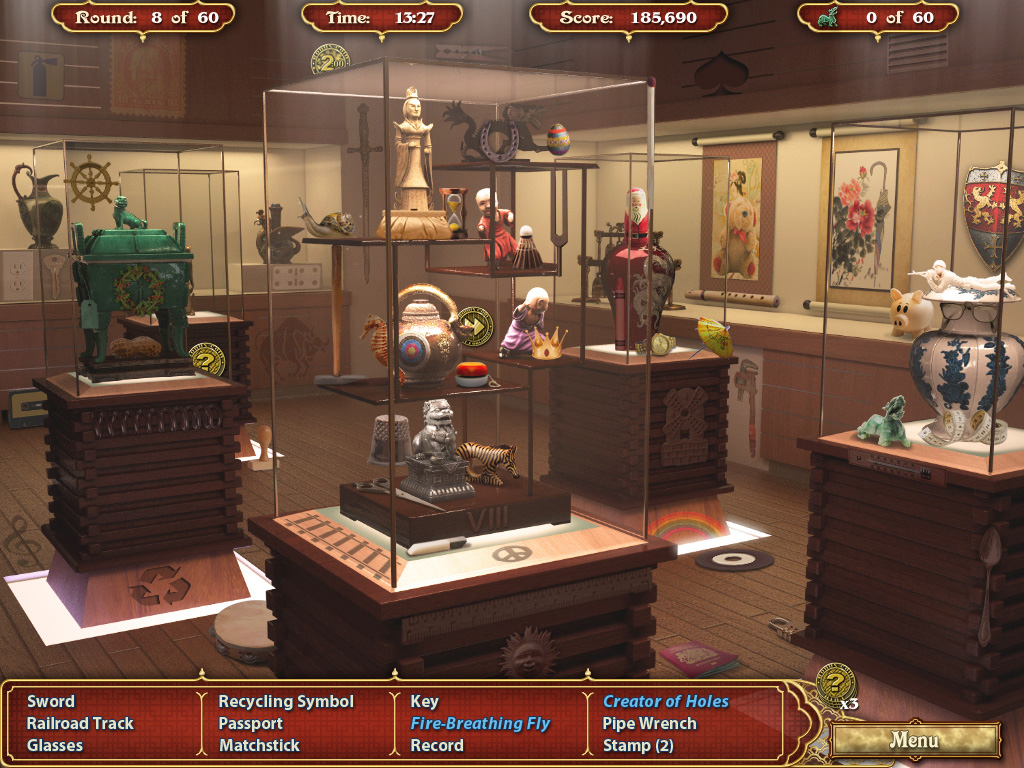Select the Fire-Breathing Fly riddle clue
The image size is (1024, 768).
[480, 723]
